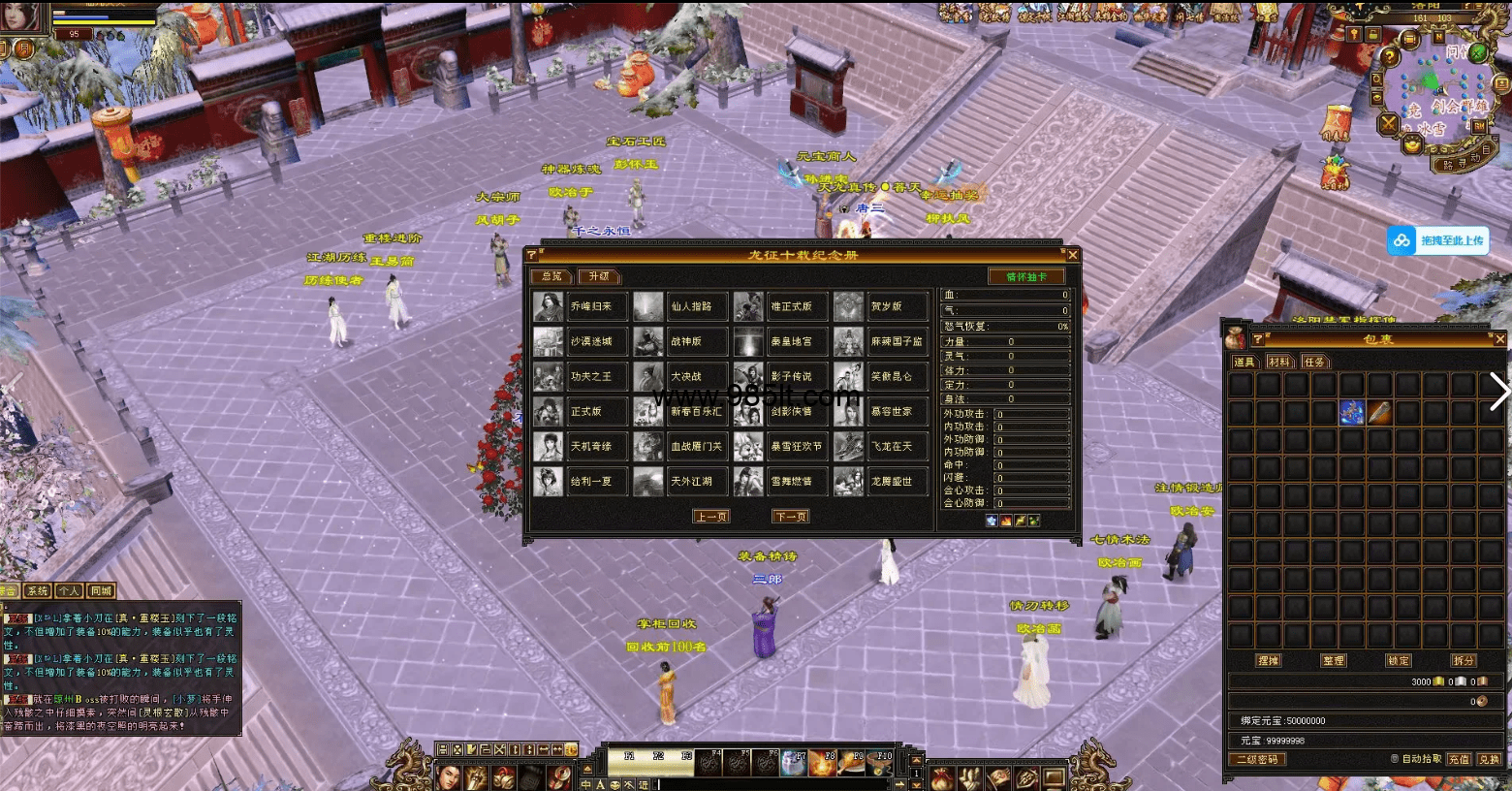This screenshot has width=1512, height=791.
Task: Open the 情怀抽卡 card draw
Action: point(1026,277)
